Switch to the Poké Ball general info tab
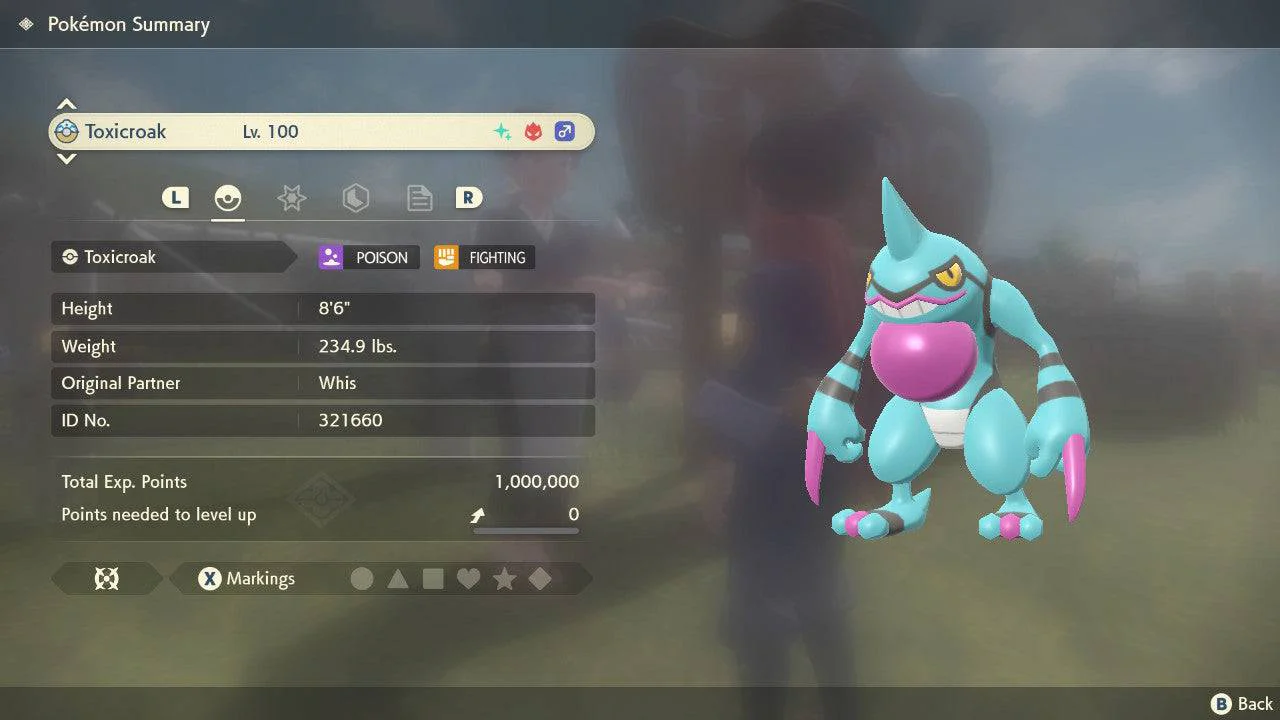This screenshot has height=720, width=1280. coord(228,198)
